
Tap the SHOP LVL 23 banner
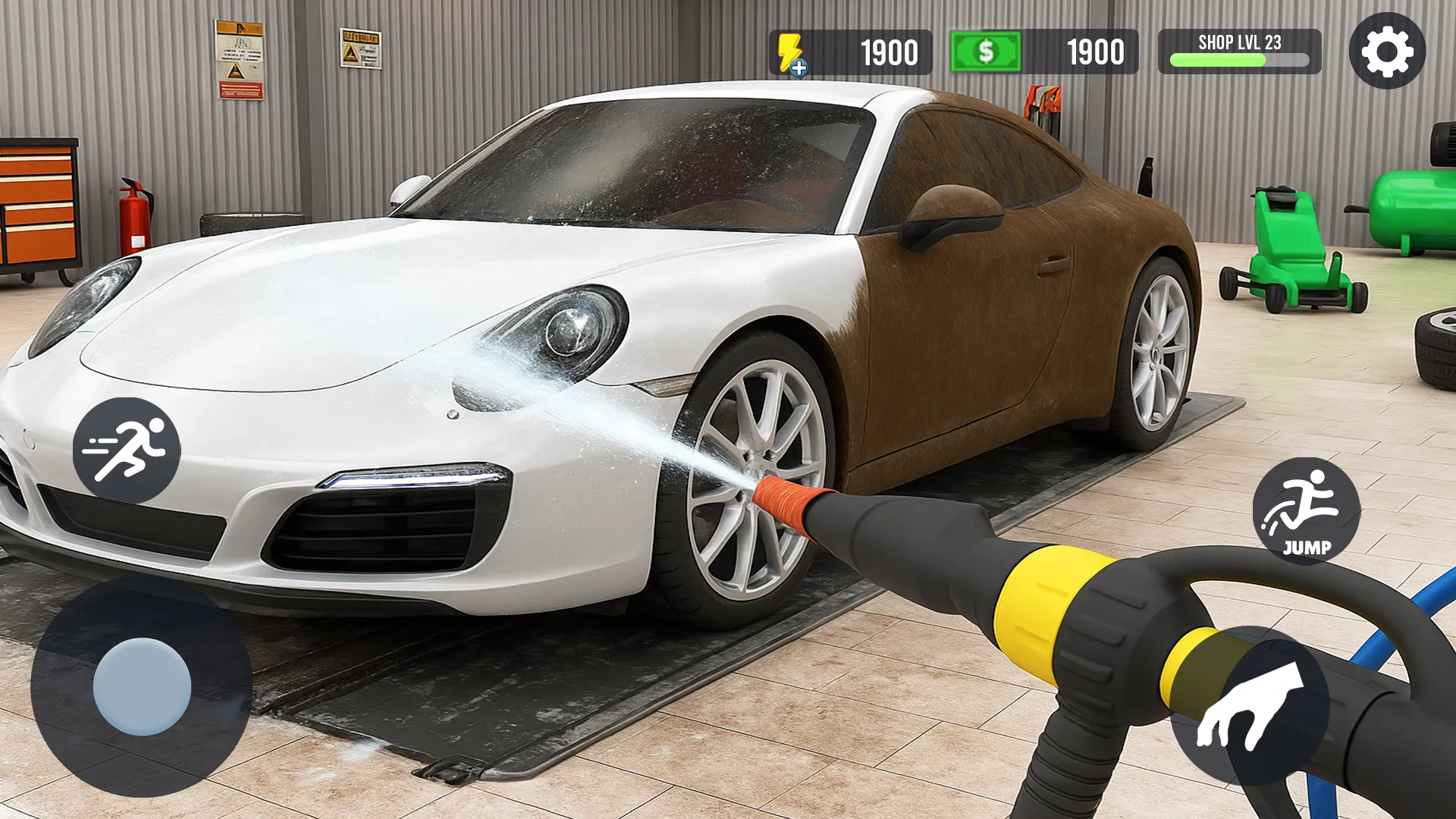[x=1238, y=42]
